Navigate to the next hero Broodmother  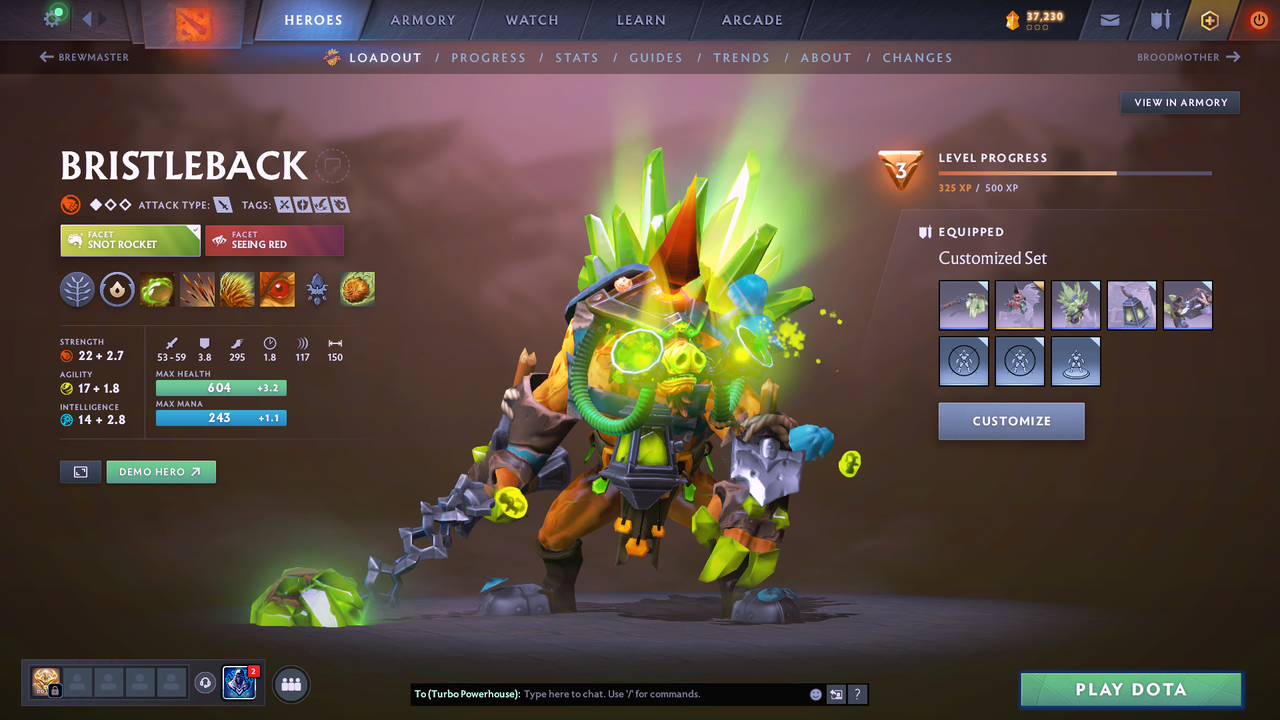(x=1188, y=58)
